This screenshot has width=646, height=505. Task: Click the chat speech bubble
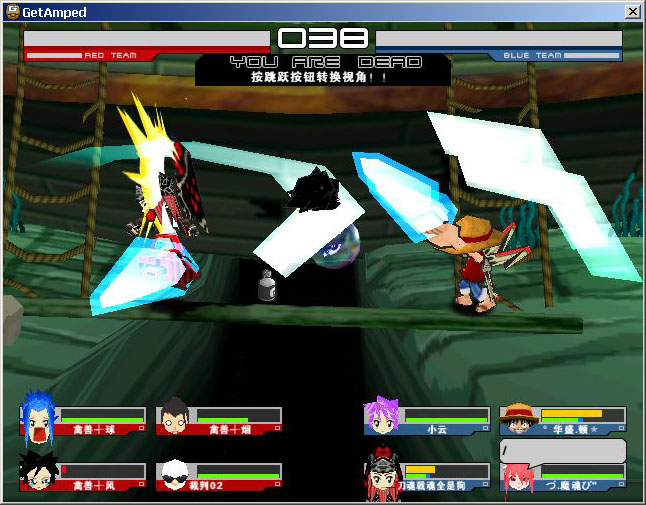(563, 452)
